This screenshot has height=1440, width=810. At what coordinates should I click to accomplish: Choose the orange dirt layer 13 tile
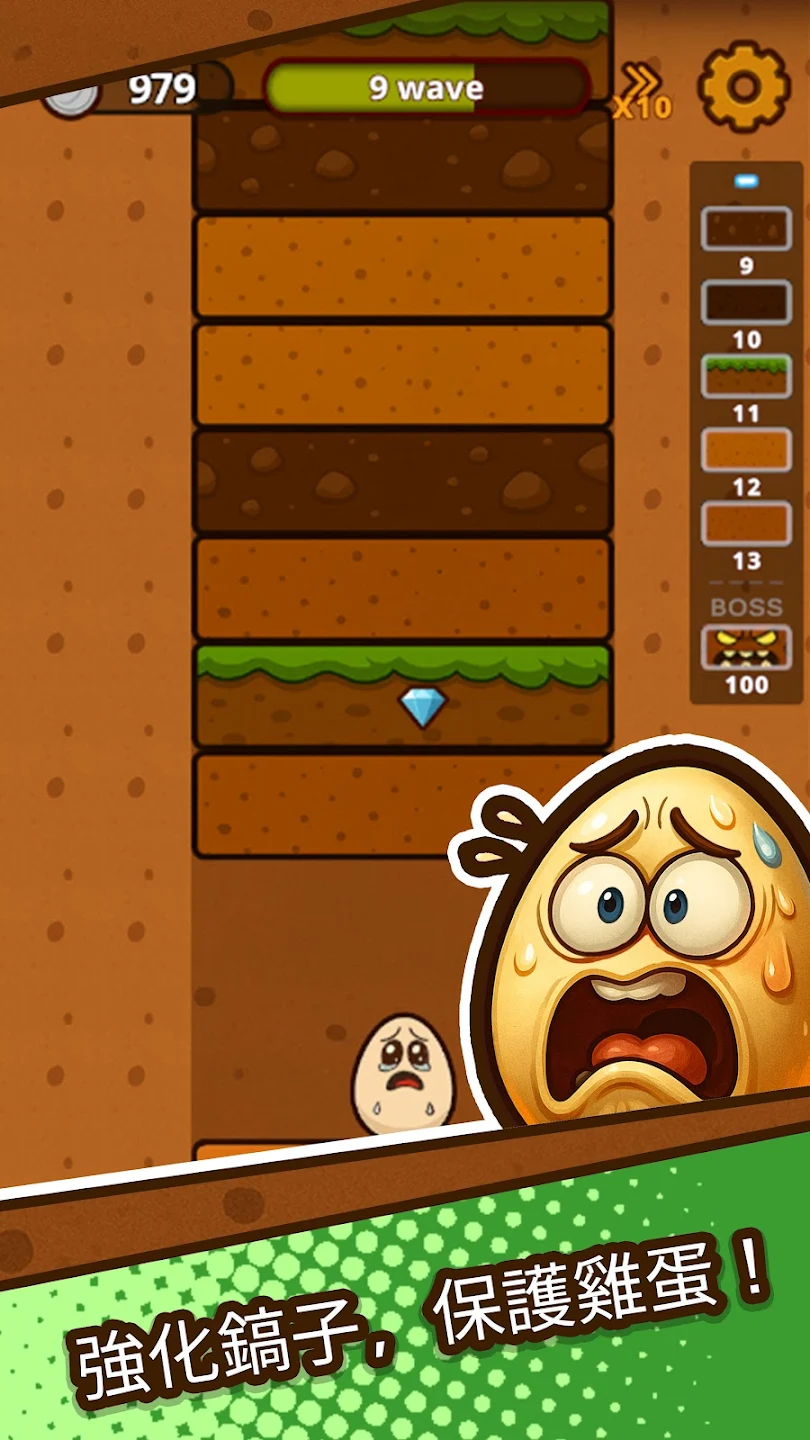click(746, 524)
